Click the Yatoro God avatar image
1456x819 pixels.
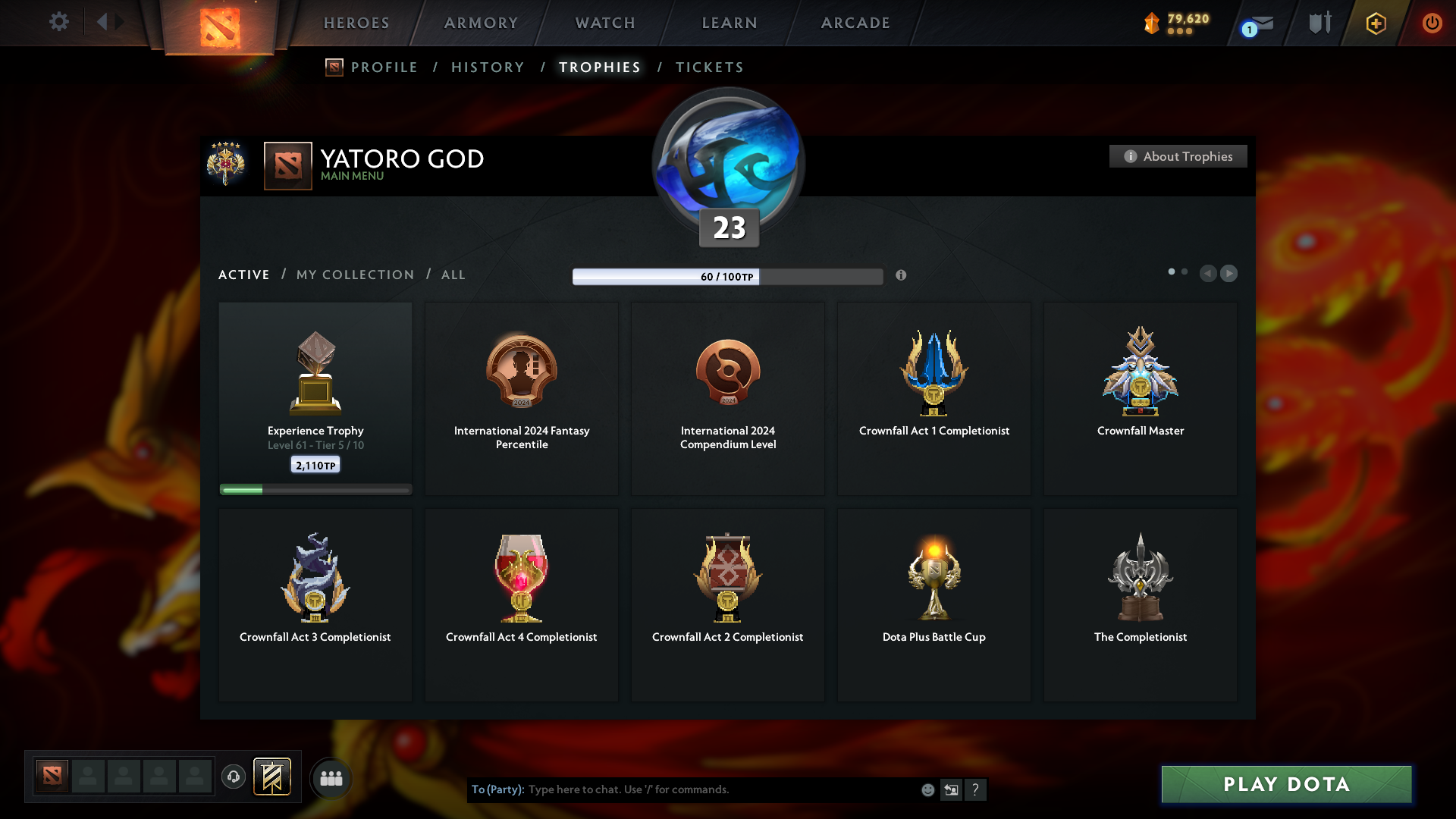(x=287, y=165)
